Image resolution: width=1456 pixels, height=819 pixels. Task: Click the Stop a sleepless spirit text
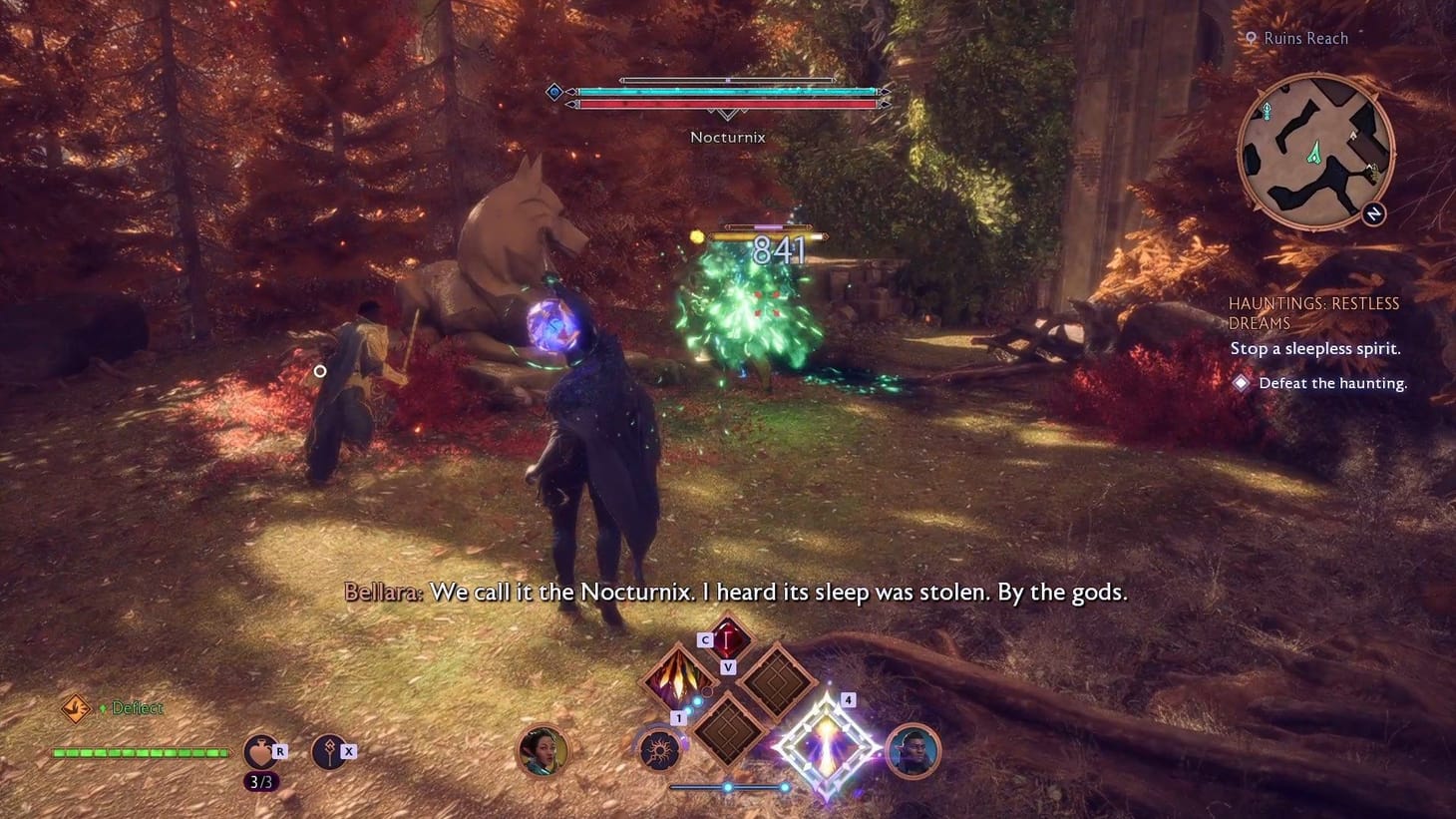pos(1314,348)
